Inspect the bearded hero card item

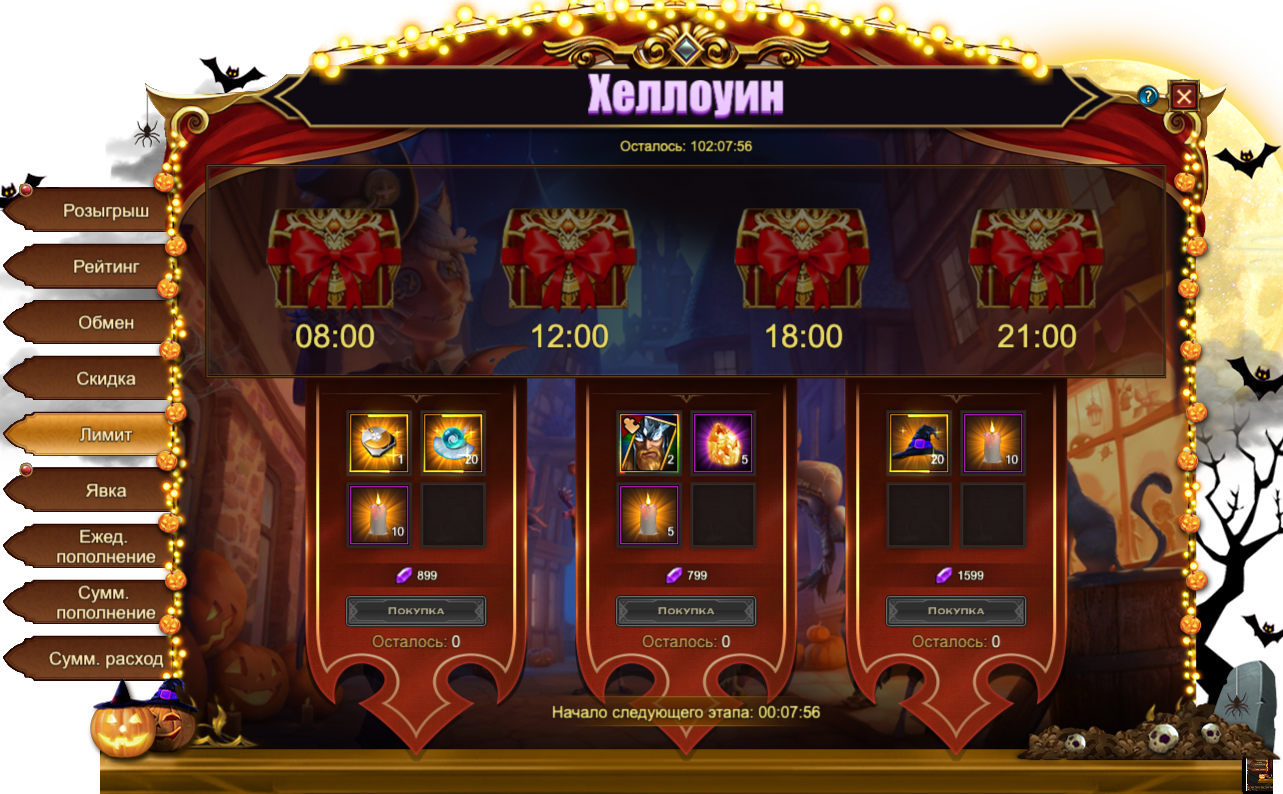[649, 442]
